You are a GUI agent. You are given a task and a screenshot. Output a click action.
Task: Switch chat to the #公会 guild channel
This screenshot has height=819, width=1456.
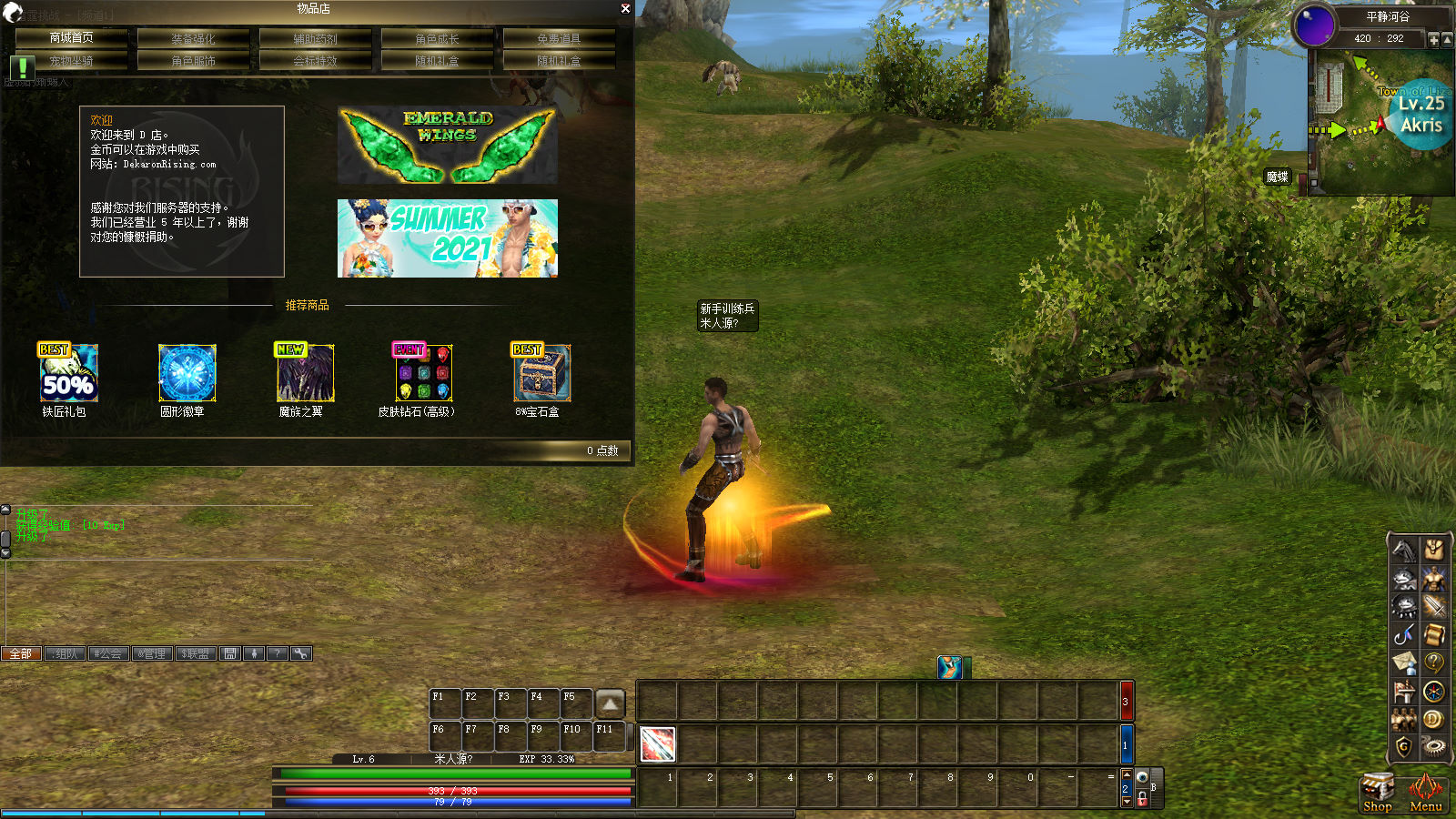[108, 653]
